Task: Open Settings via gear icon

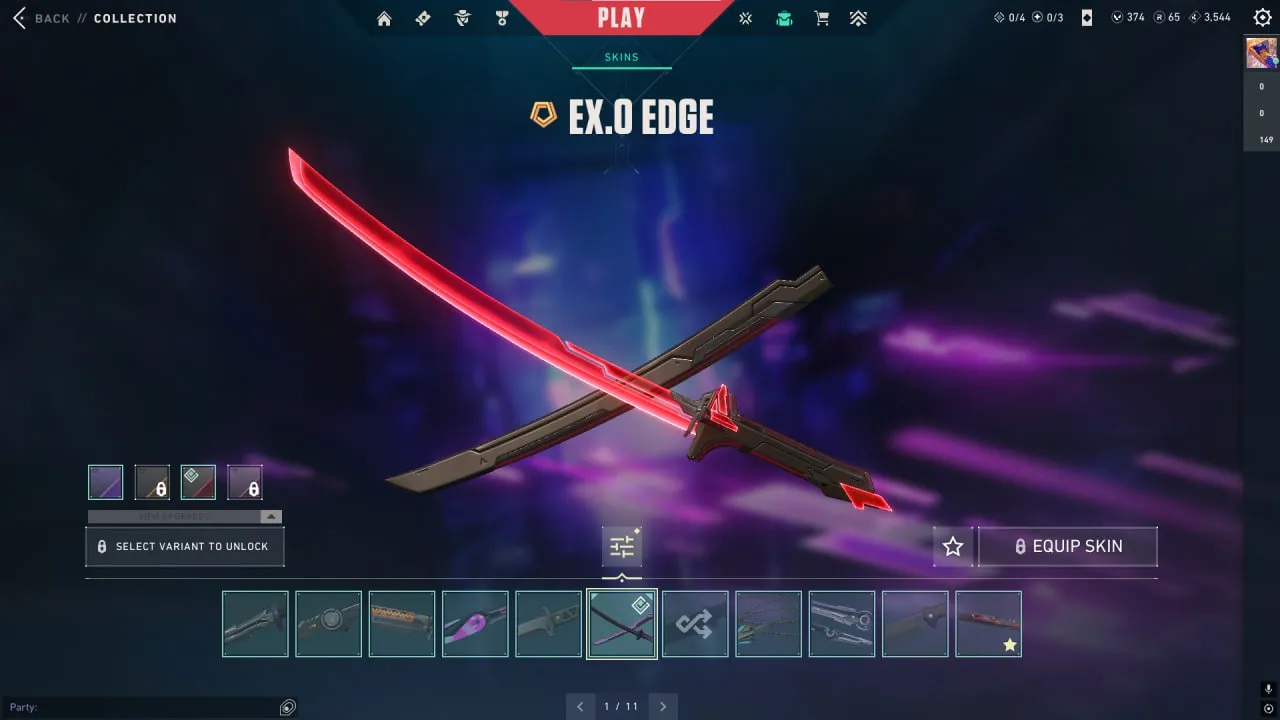Action: [1261, 17]
